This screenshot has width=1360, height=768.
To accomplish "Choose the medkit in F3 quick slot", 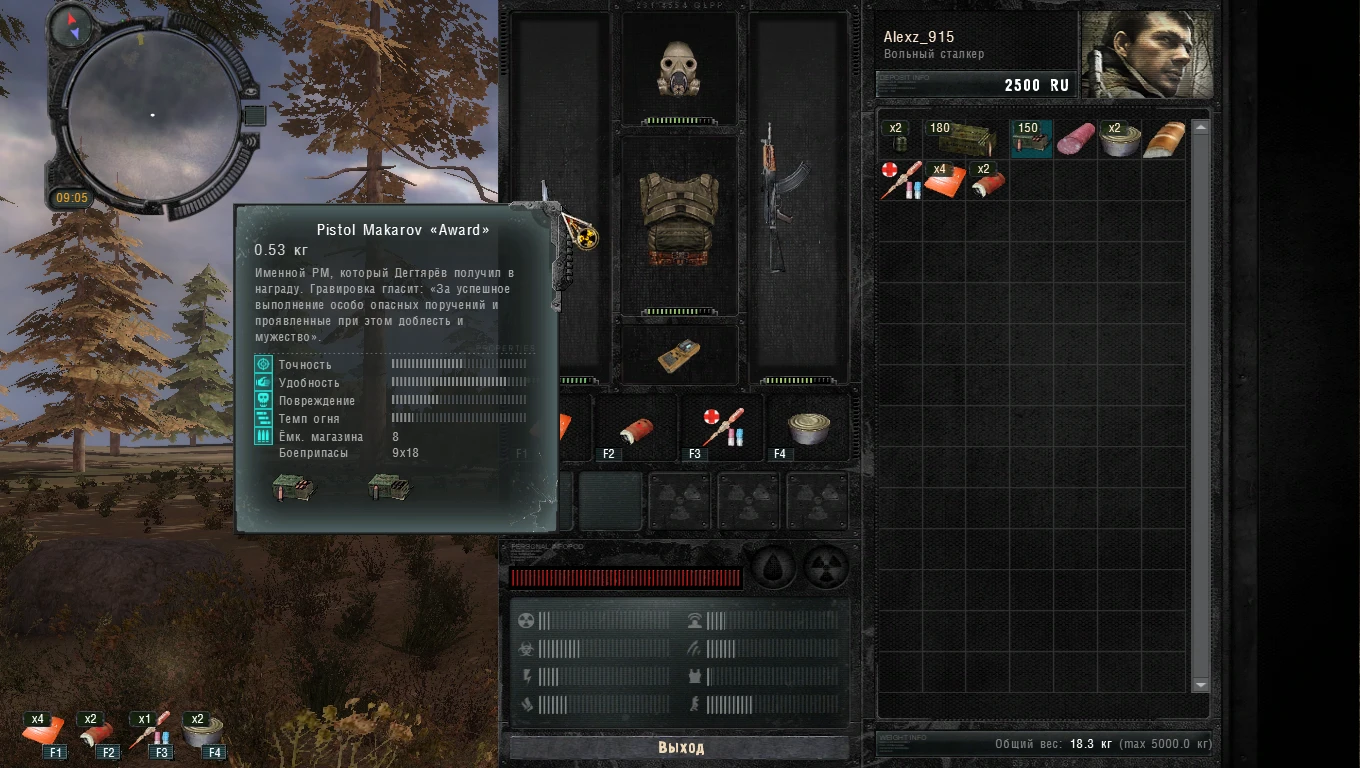I will pos(722,428).
